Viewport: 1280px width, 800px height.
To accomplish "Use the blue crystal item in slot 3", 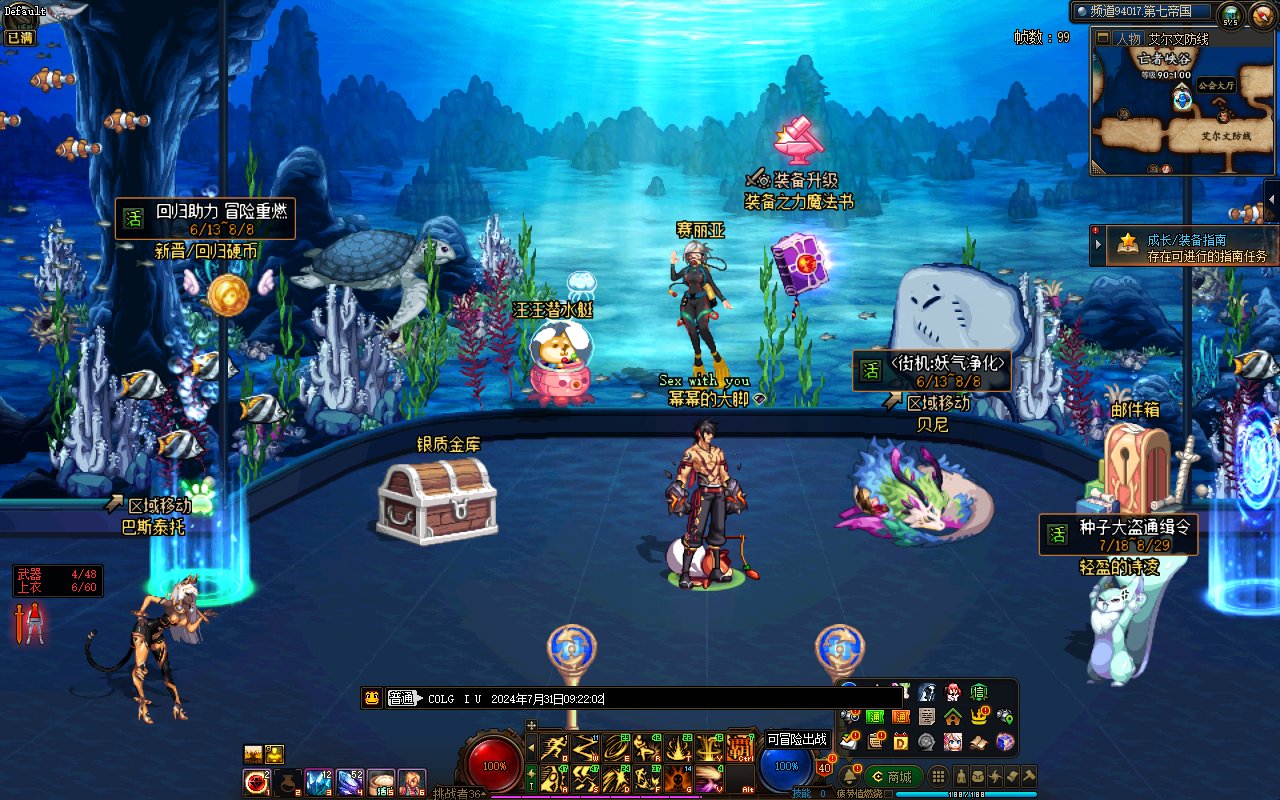I will pos(318,782).
